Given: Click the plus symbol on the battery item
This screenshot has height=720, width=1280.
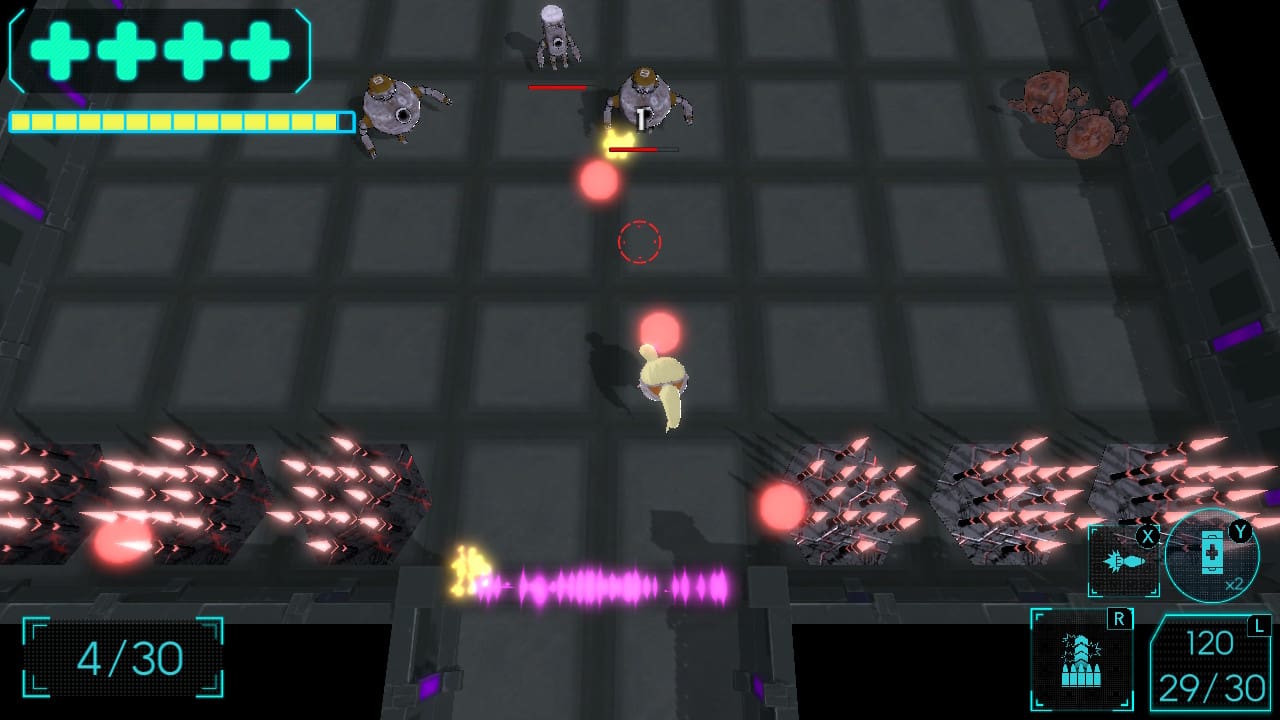Looking at the screenshot, I should (1212, 551).
